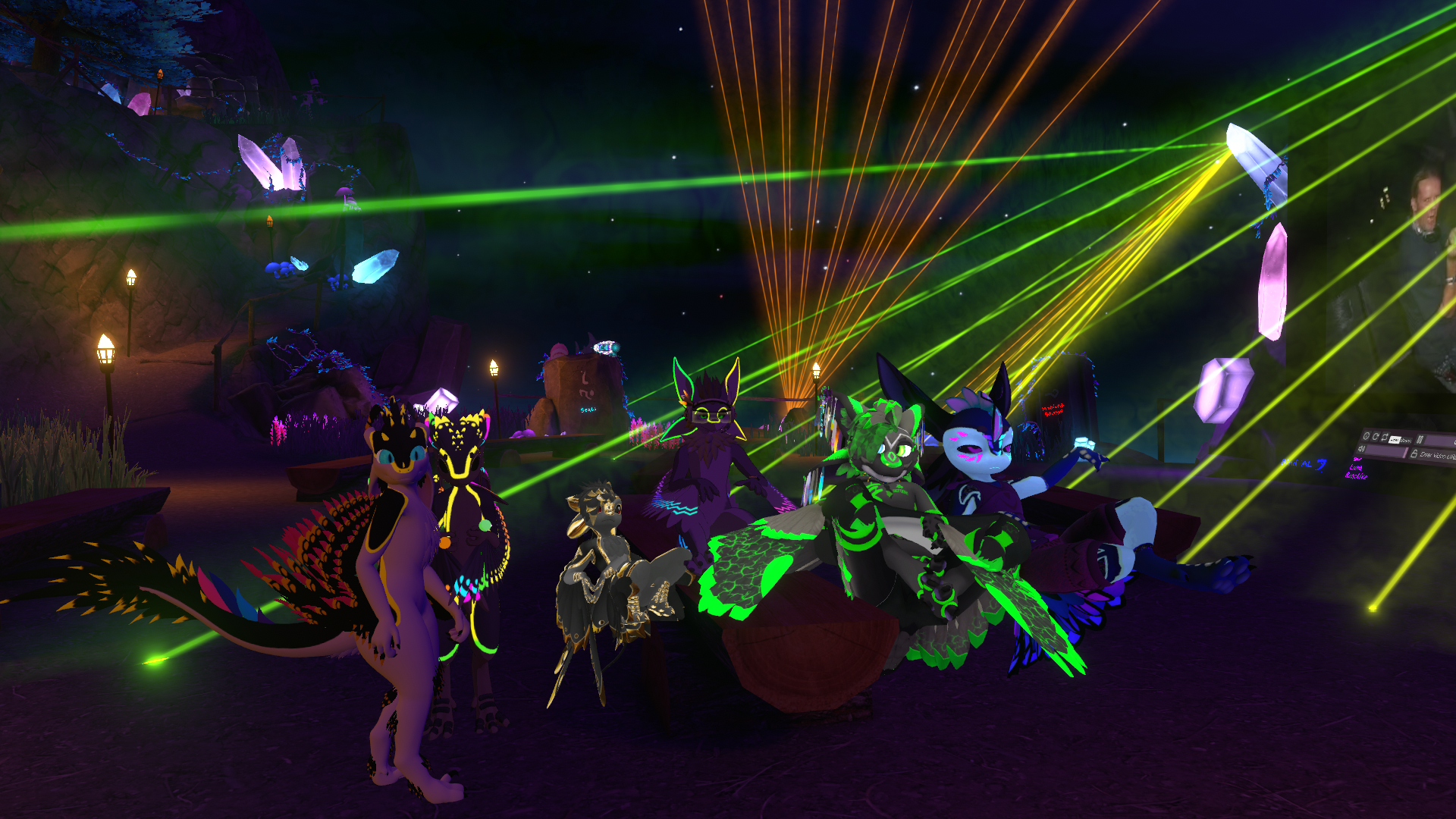Click the video player's power/info button
Image resolution: width=1456 pixels, height=819 pixels.
(x=1367, y=436)
